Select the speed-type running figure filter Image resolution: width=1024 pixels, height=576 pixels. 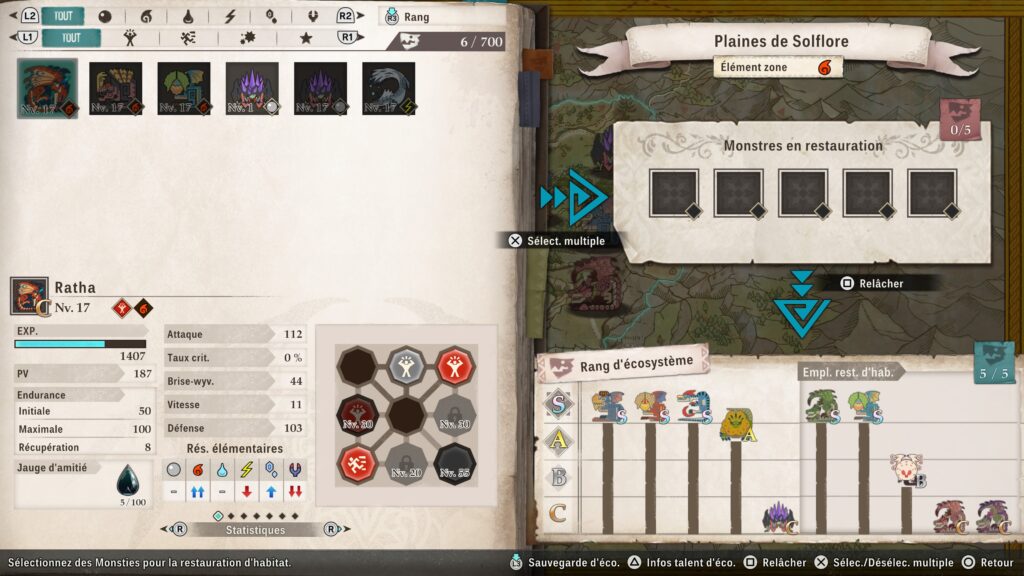click(188, 38)
